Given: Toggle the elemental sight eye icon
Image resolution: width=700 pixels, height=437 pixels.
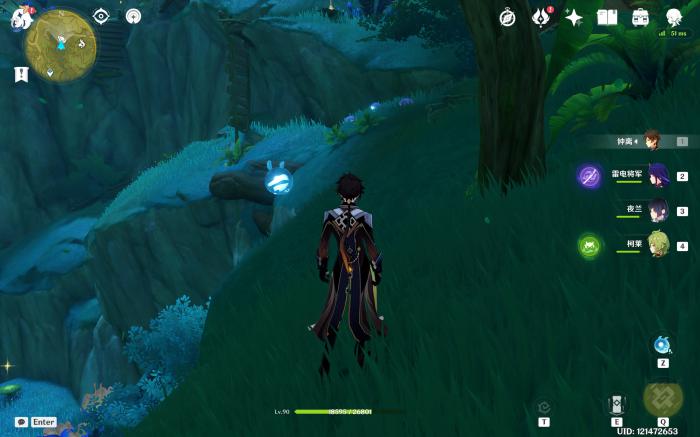Looking at the screenshot, I should tap(100, 16).
